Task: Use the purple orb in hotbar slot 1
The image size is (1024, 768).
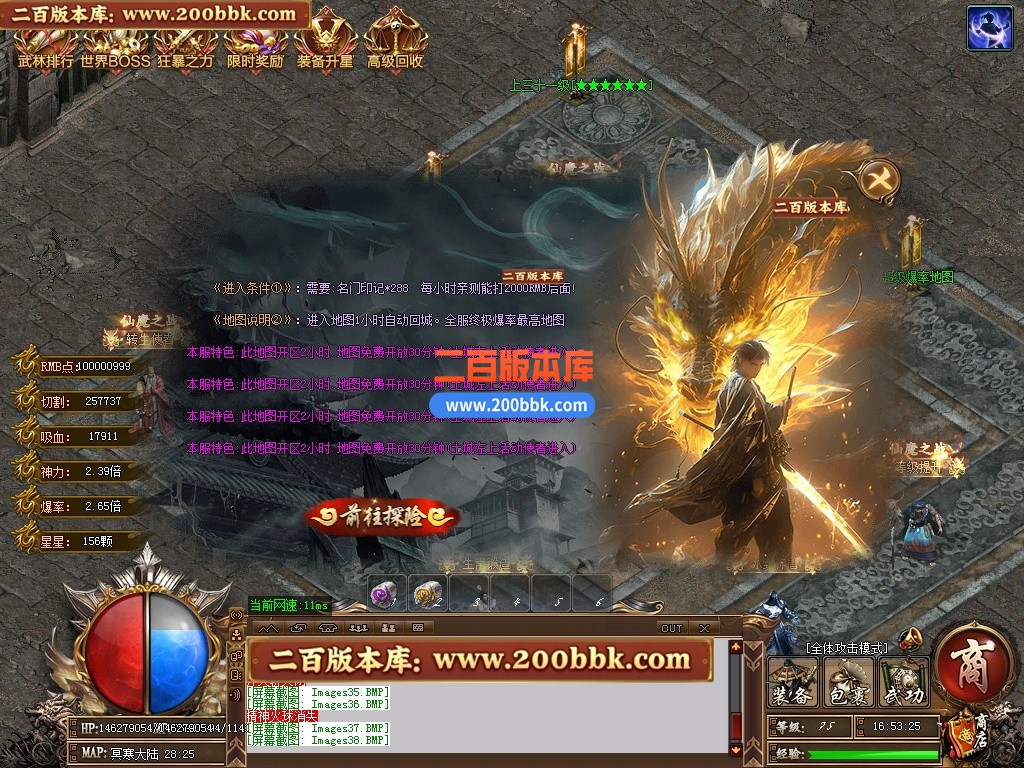Action: (386, 594)
